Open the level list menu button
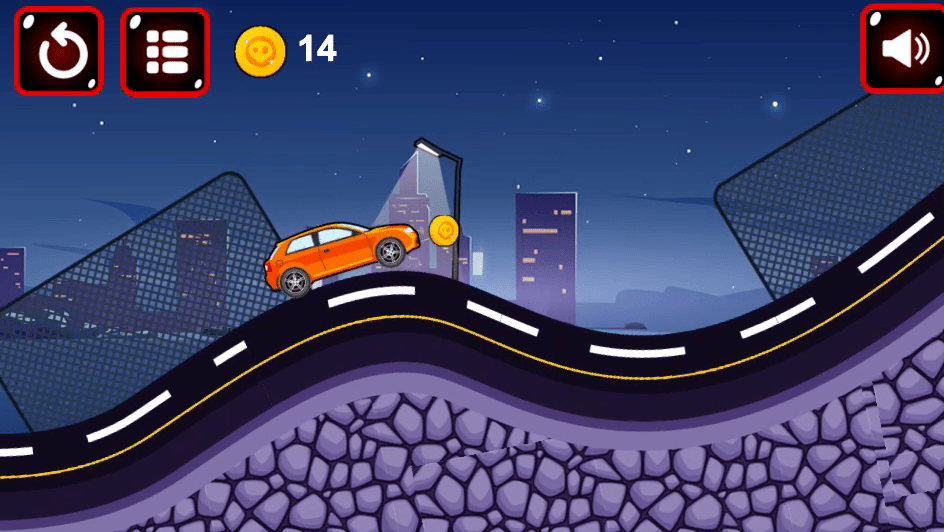This screenshot has width=944, height=532. coord(165,52)
